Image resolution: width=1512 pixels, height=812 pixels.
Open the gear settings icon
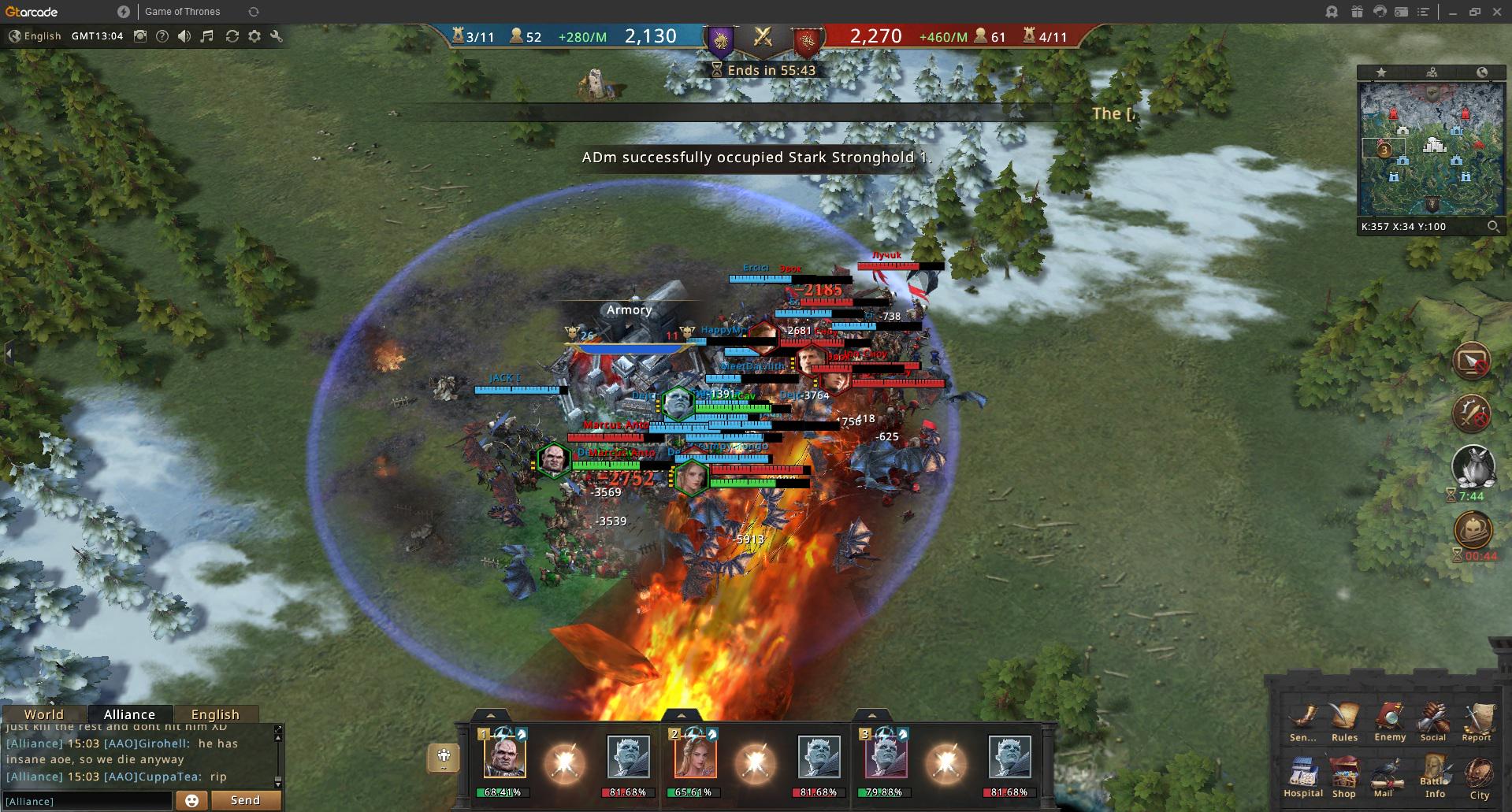(x=254, y=36)
